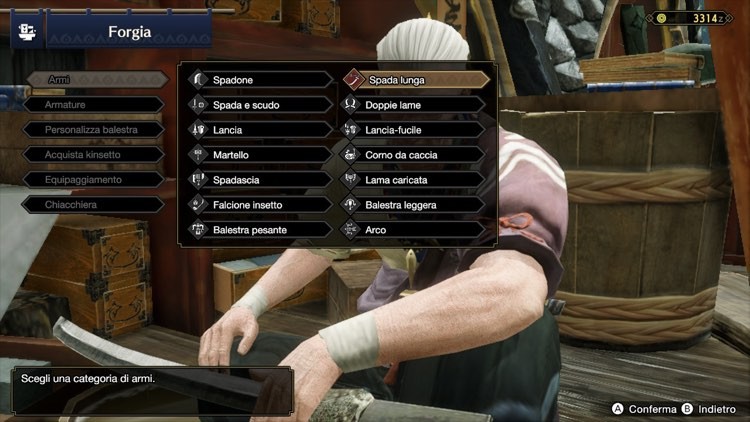Select the Lama caricata category
The image size is (750, 422).
[x=414, y=180]
